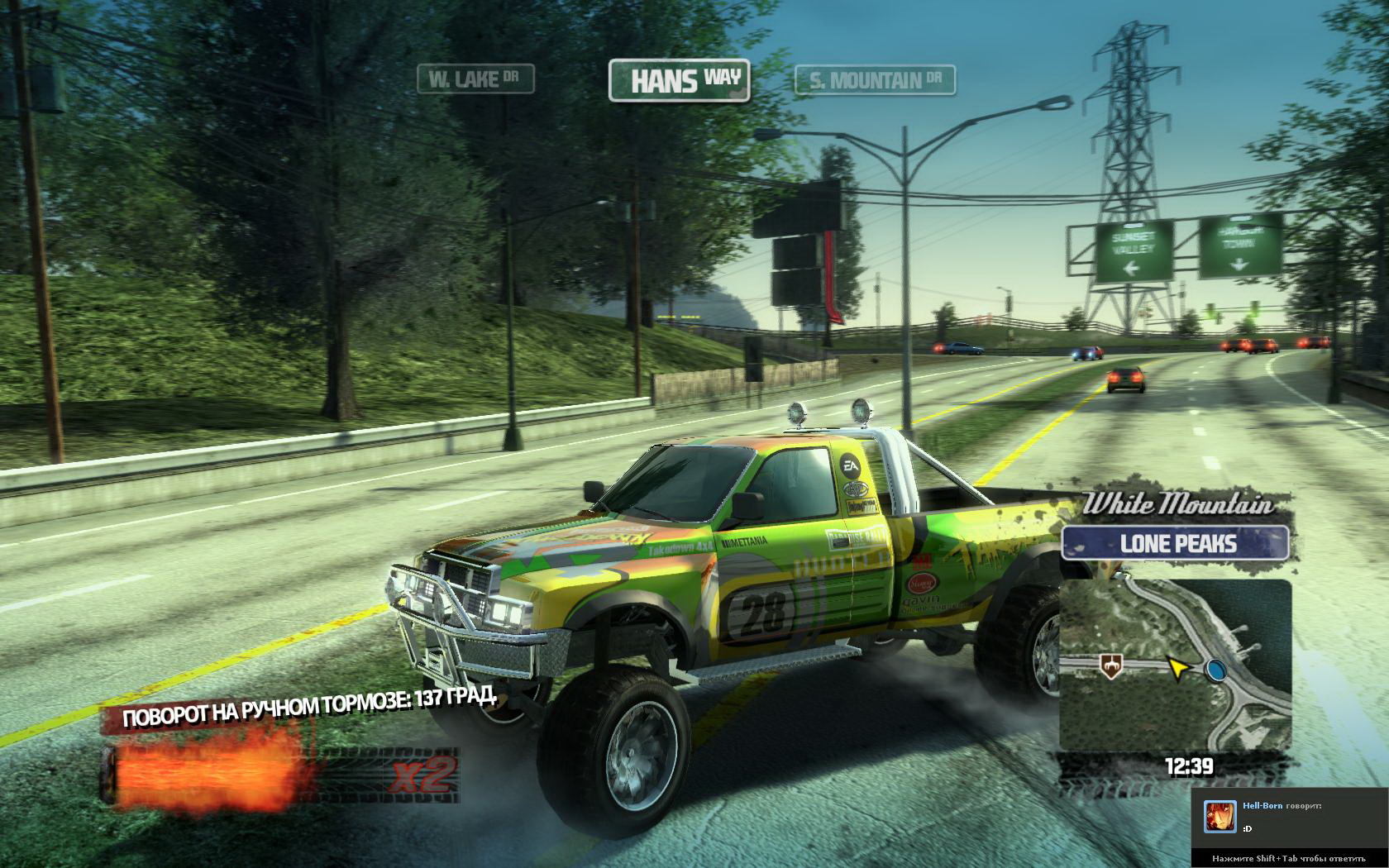This screenshot has width=1389, height=868.
Task: Choose the S. Mountain Dr street sign
Action: (x=875, y=80)
